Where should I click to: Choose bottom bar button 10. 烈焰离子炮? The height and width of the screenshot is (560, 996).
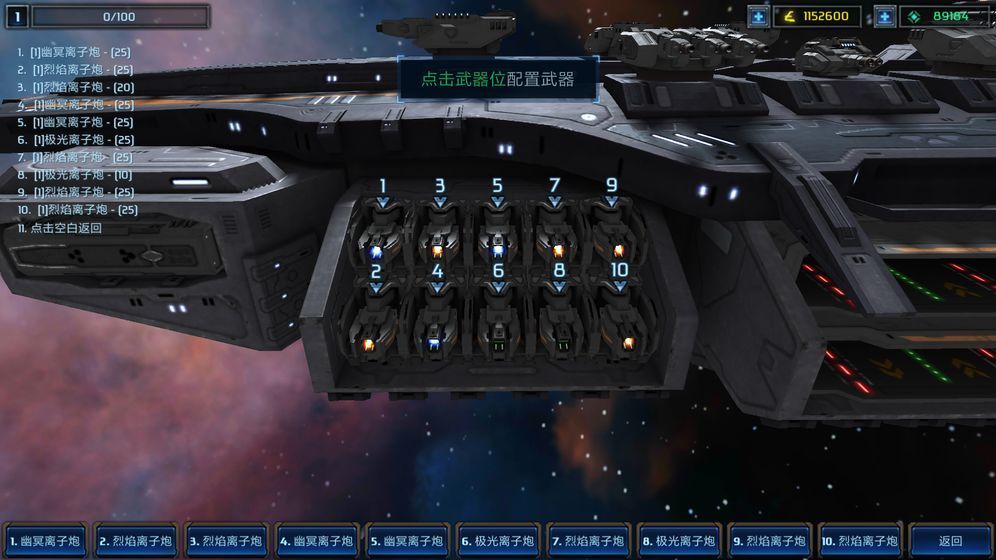coord(860,541)
